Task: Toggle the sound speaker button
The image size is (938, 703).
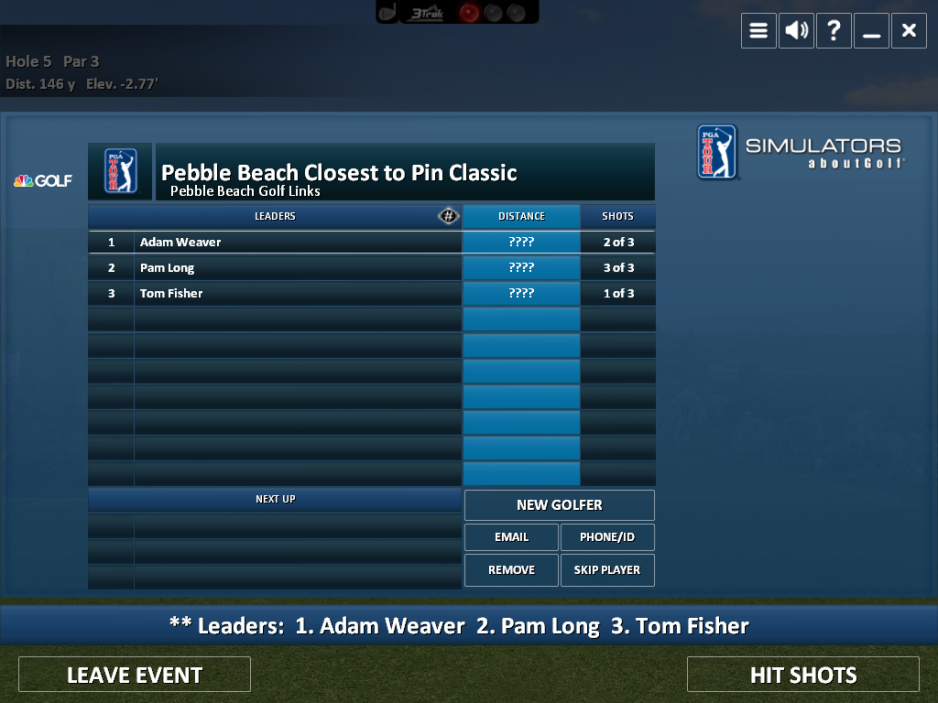Action: (797, 31)
